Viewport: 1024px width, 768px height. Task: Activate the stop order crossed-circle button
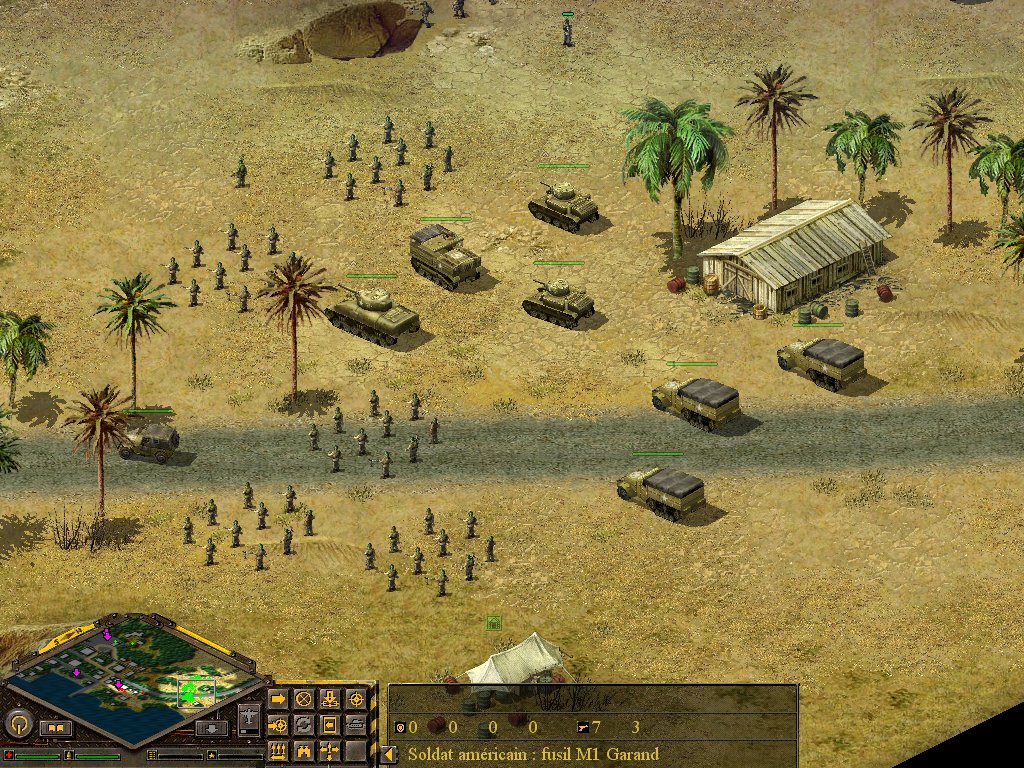pos(304,698)
